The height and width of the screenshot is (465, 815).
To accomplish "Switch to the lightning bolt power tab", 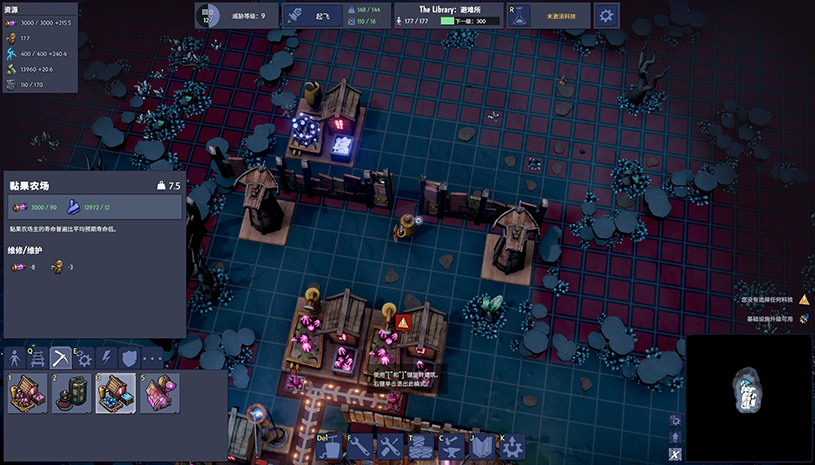I will pos(108,358).
